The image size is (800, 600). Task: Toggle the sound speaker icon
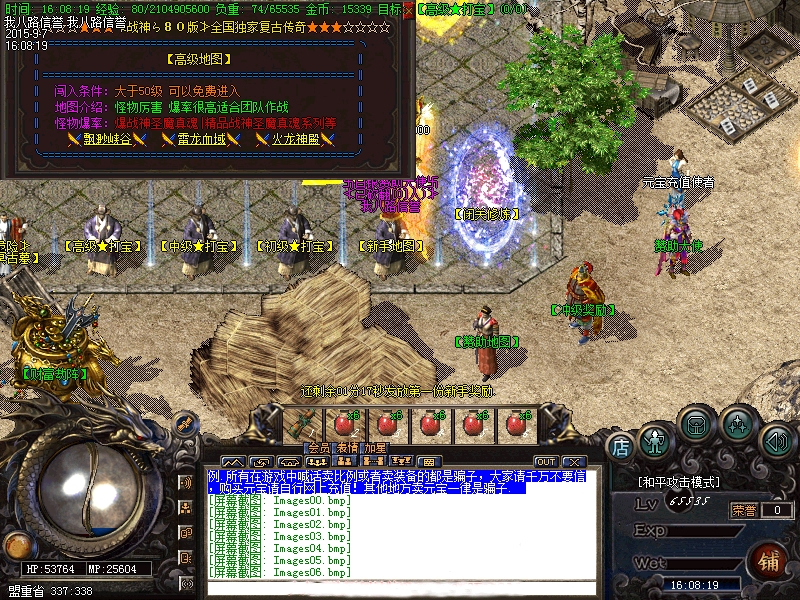coord(776,439)
